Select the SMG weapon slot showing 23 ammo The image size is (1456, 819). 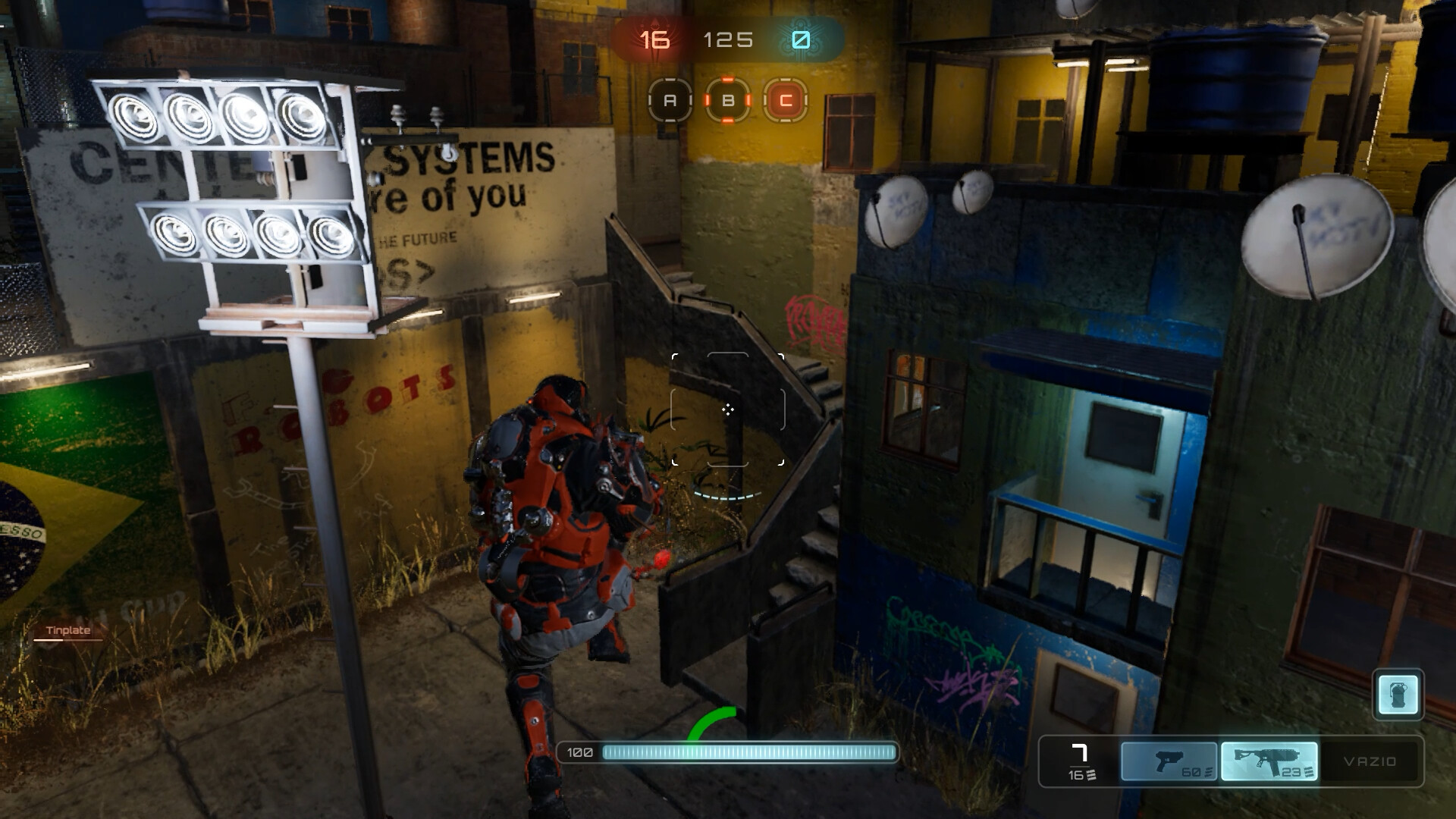point(1269,762)
